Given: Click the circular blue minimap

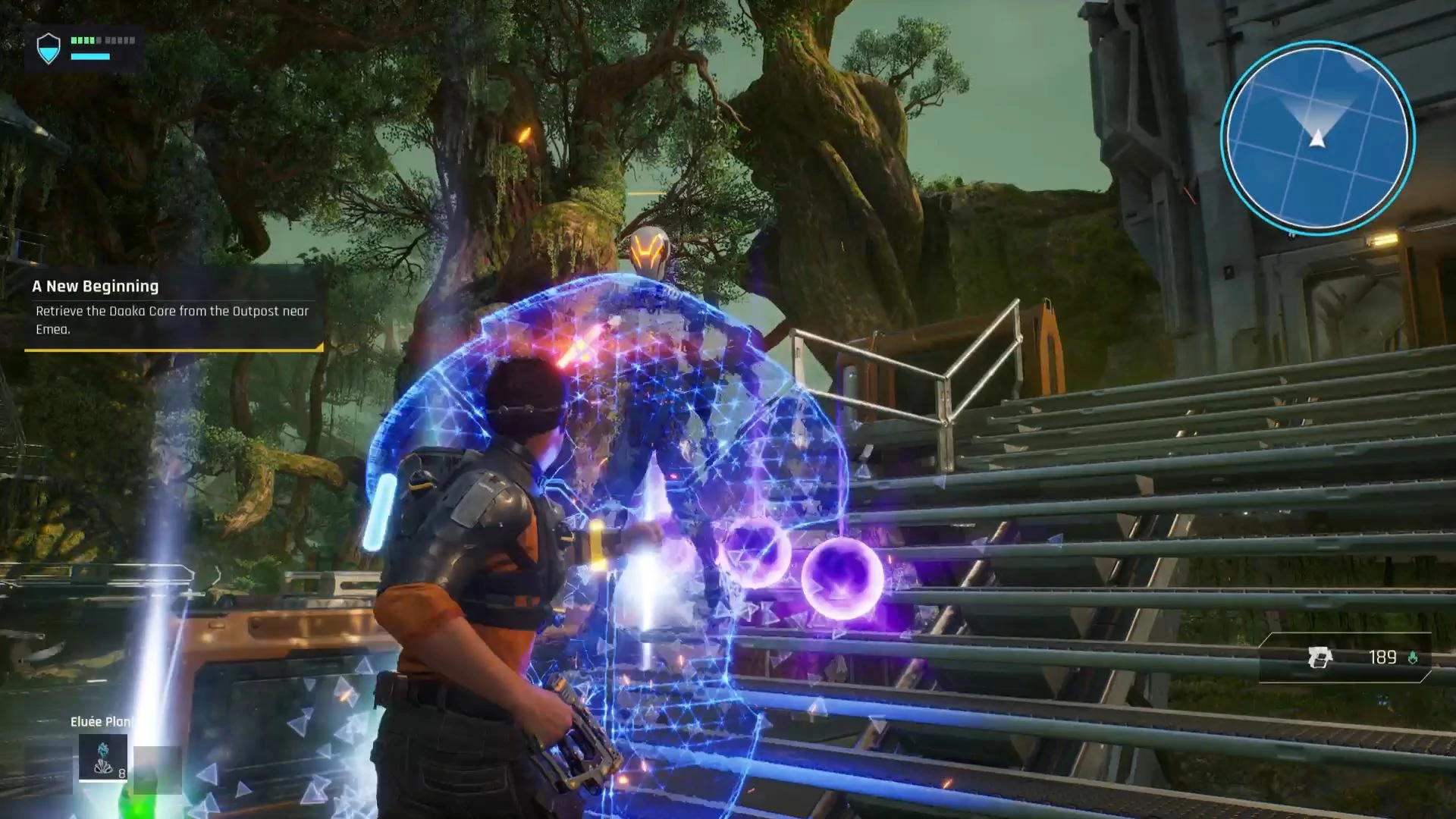Looking at the screenshot, I should tap(1317, 137).
